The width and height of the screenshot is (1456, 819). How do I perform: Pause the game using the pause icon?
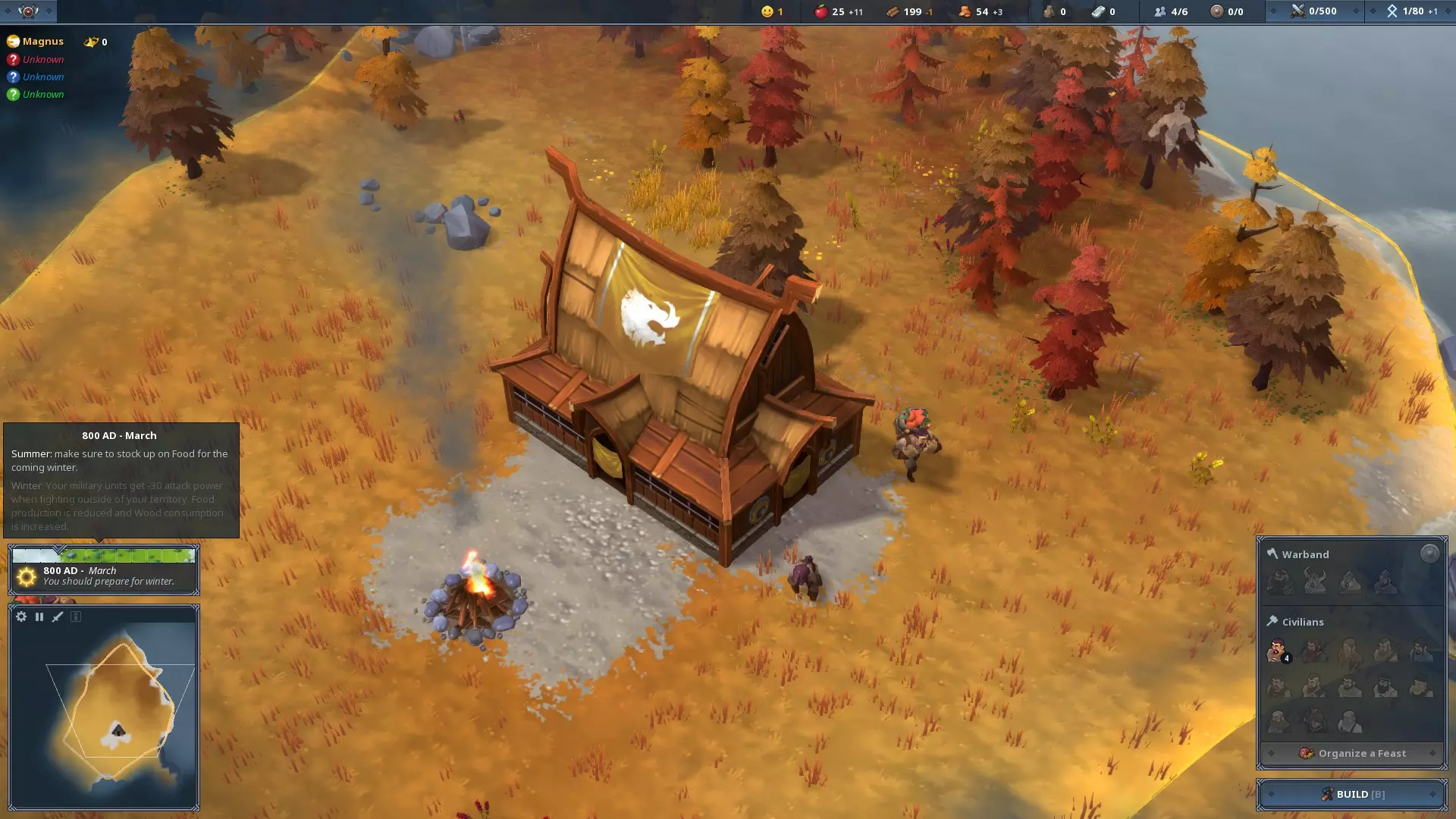[39, 617]
